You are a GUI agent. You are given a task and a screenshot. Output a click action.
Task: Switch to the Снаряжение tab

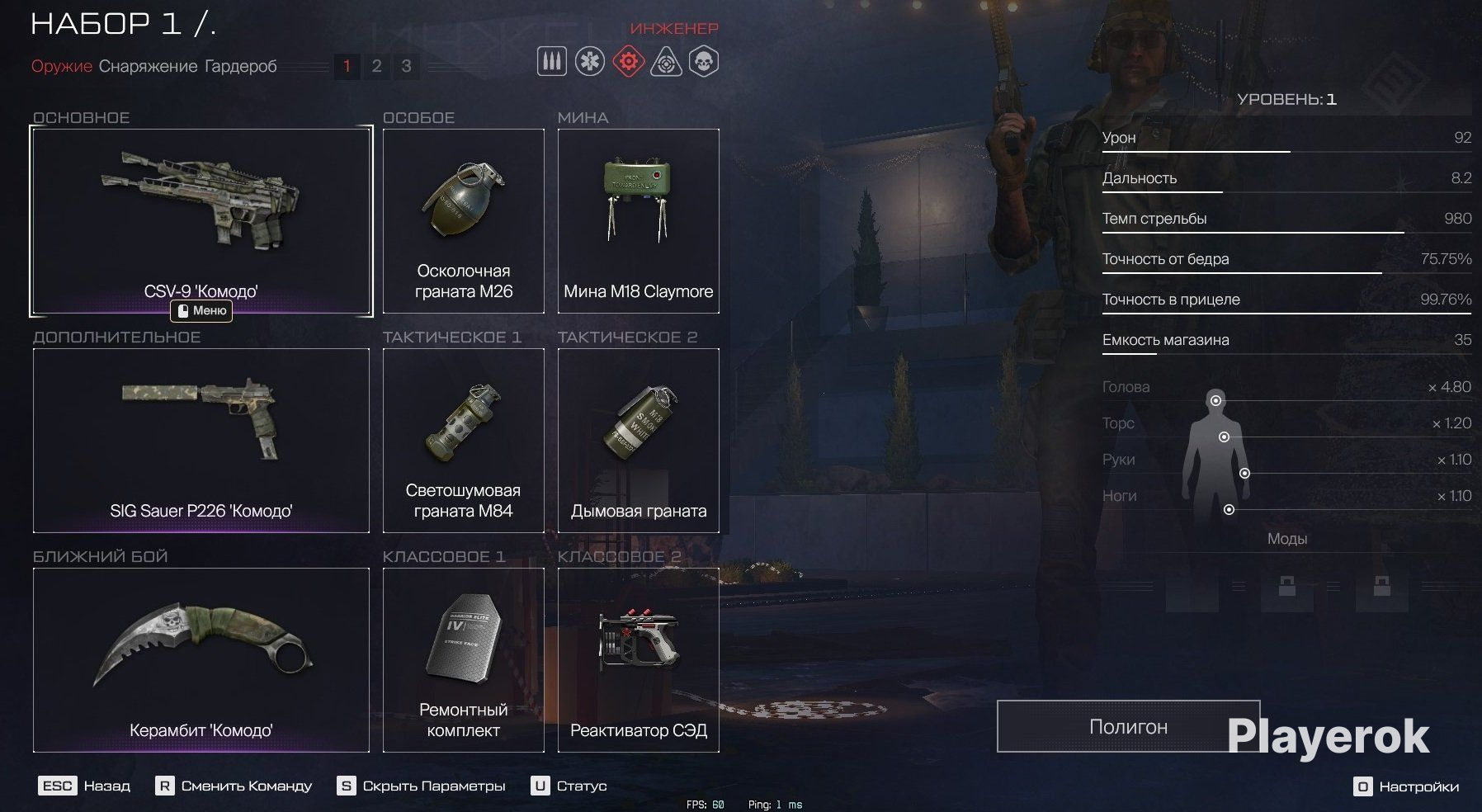click(x=148, y=66)
